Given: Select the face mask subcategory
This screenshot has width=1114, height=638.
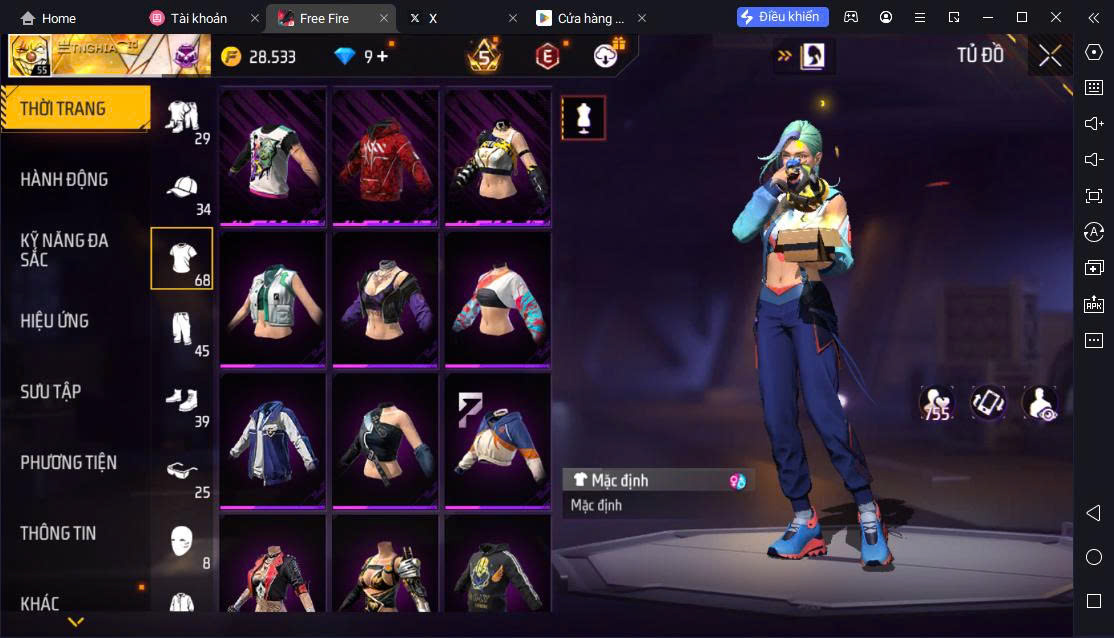Looking at the screenshot, I should (181, 540).
